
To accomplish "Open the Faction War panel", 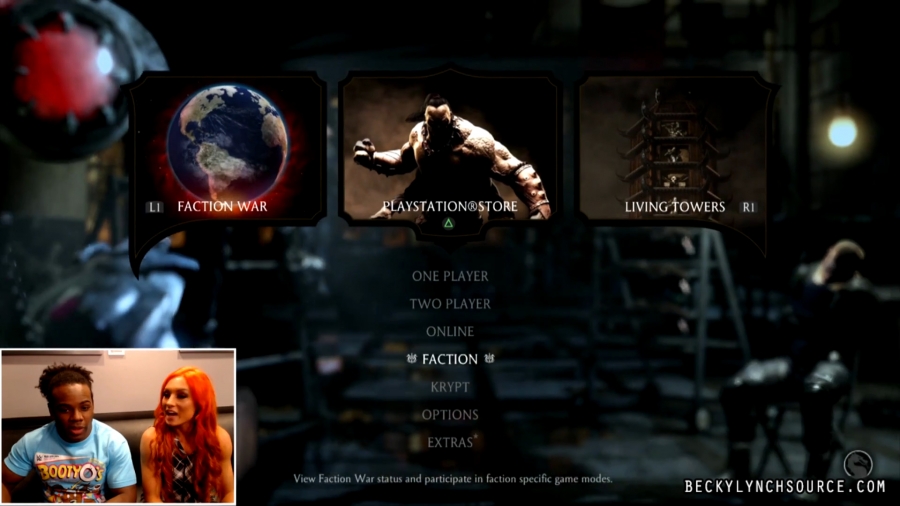I will coord(229,150).
